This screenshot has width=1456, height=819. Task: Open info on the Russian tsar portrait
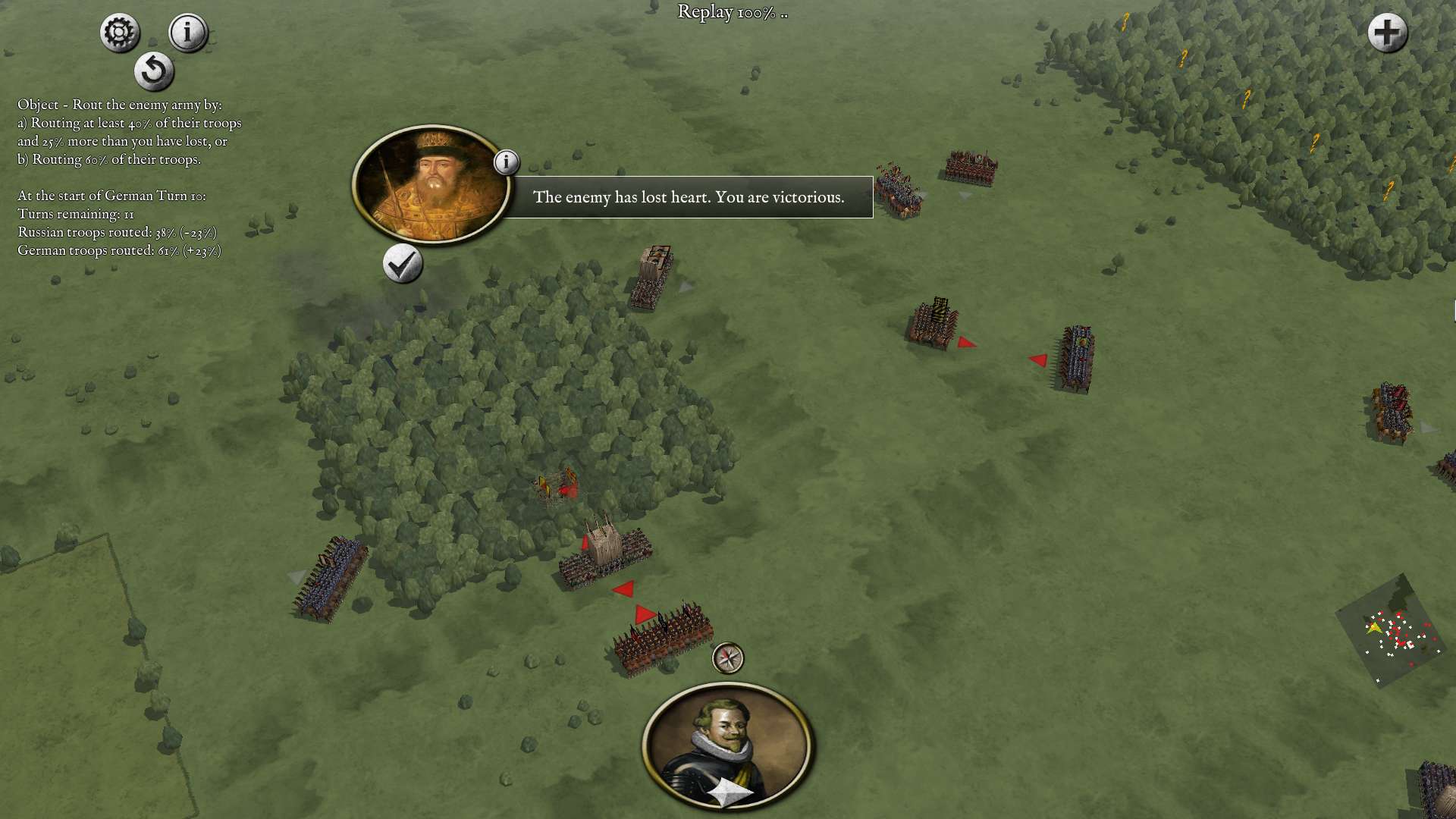click(x=507, y=162)
